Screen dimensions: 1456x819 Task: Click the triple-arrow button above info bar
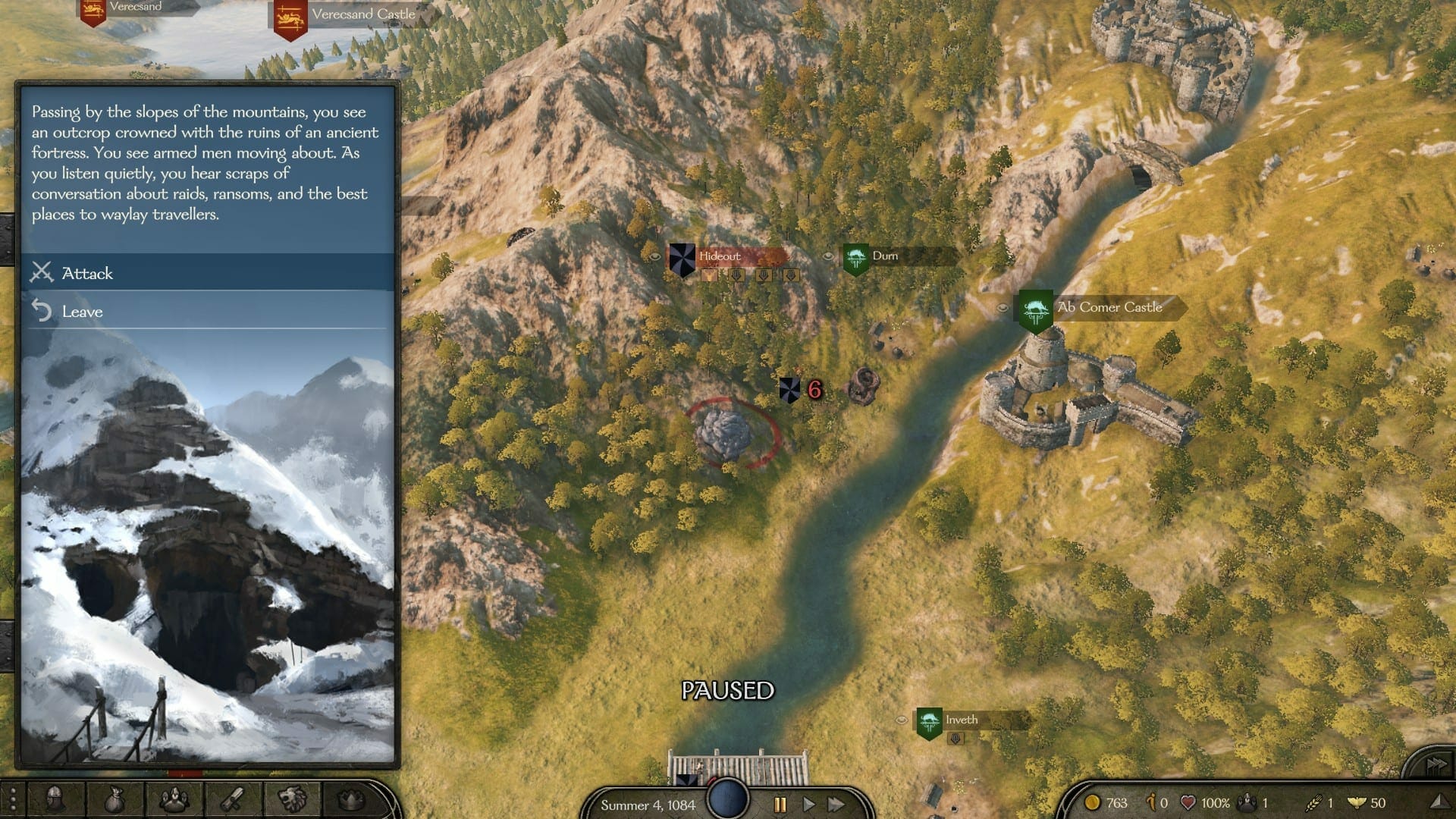tap(1435, 764)
